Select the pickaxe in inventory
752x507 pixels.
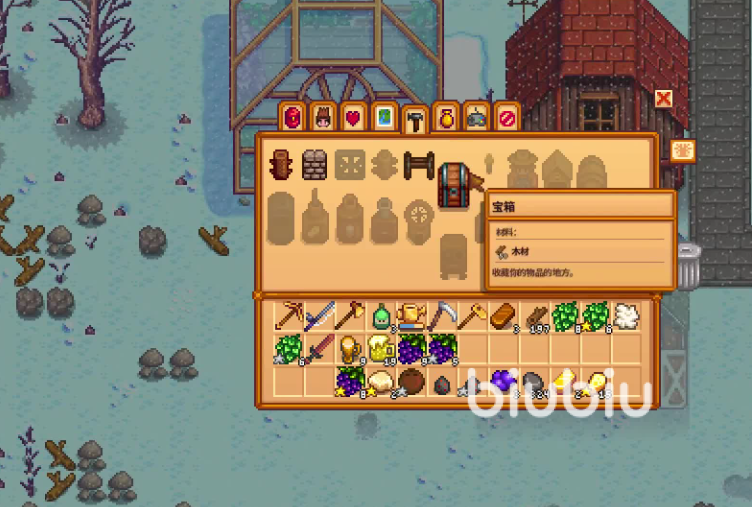click(291, 317)
